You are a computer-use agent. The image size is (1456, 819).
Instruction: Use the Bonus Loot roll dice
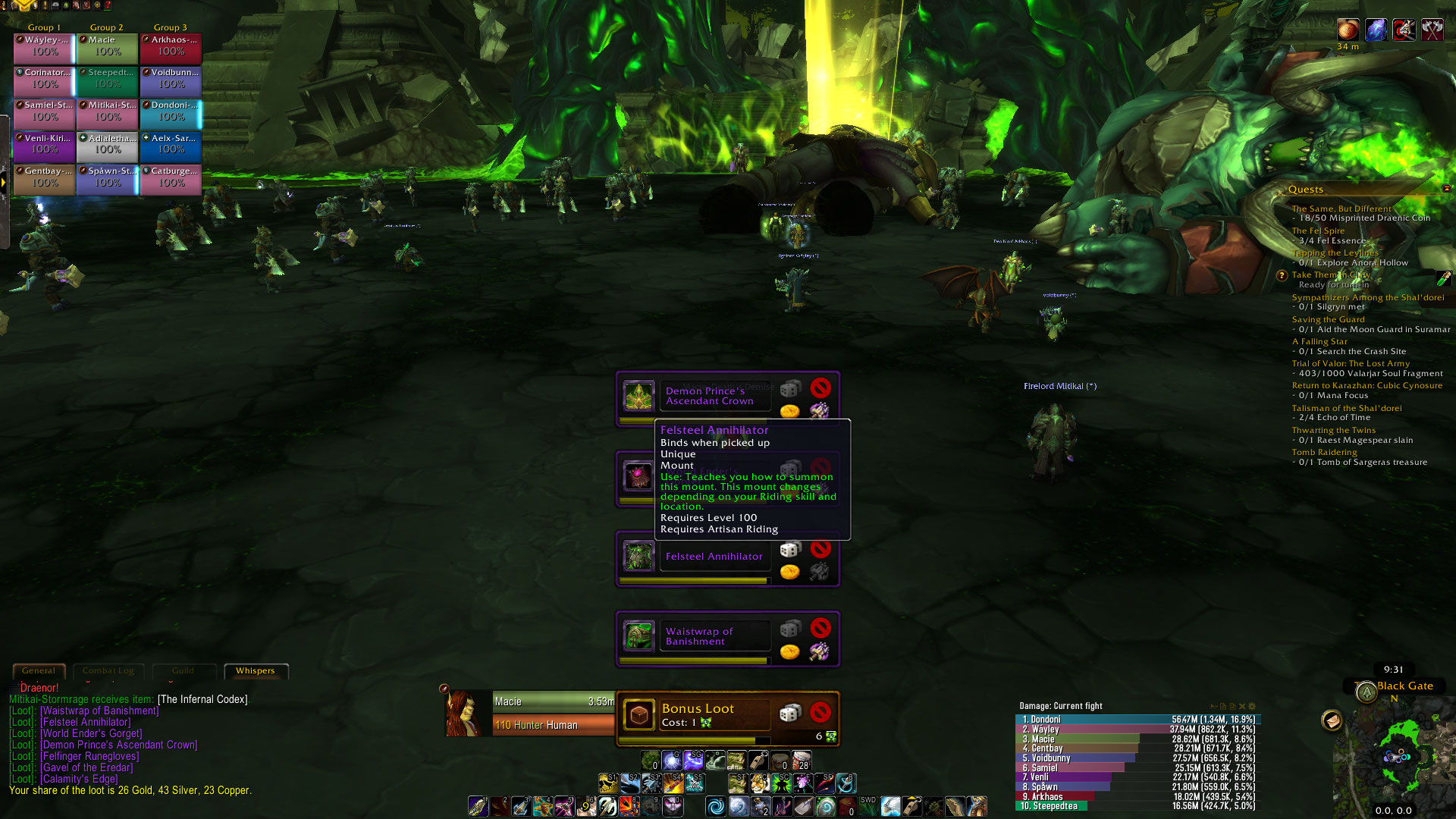(790, 713)
